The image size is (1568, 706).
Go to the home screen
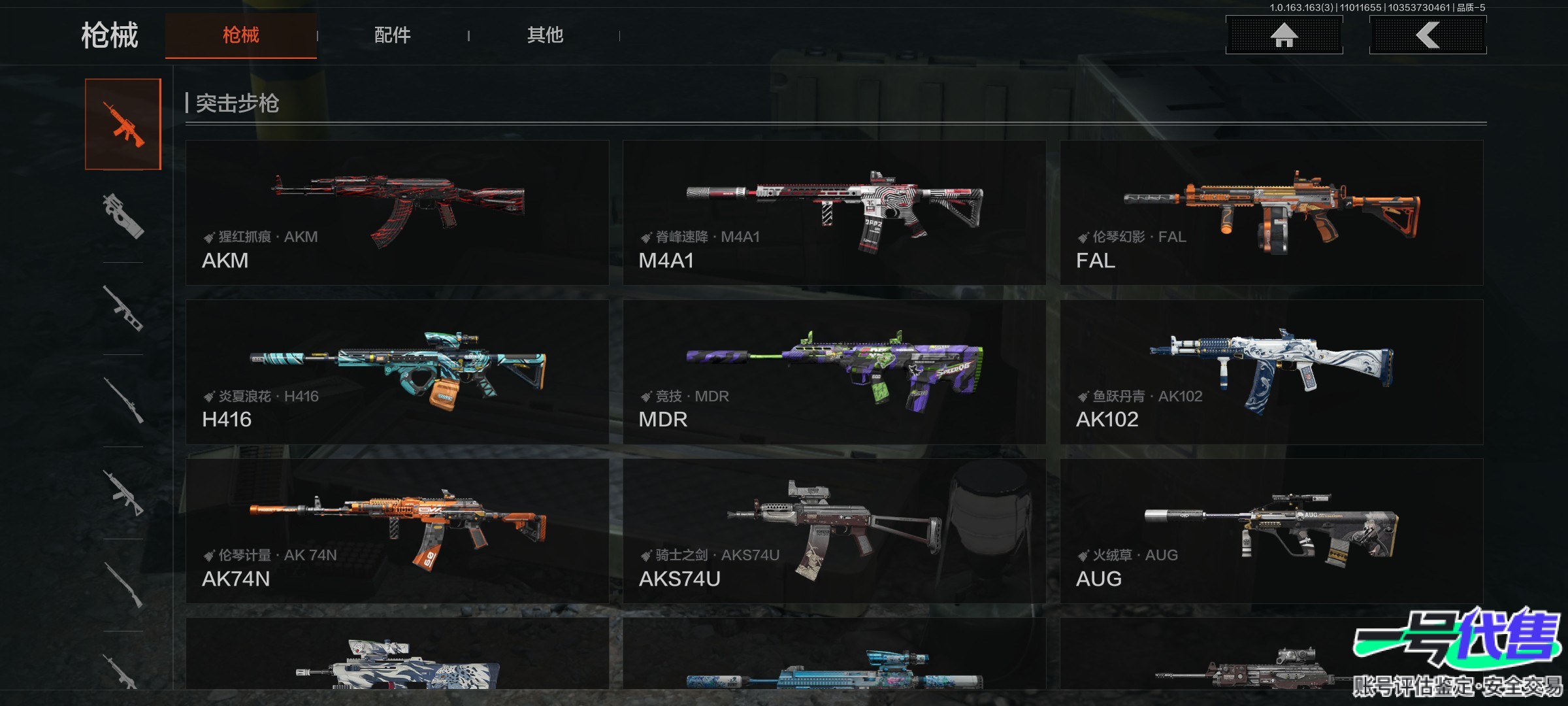[1284, 35]
